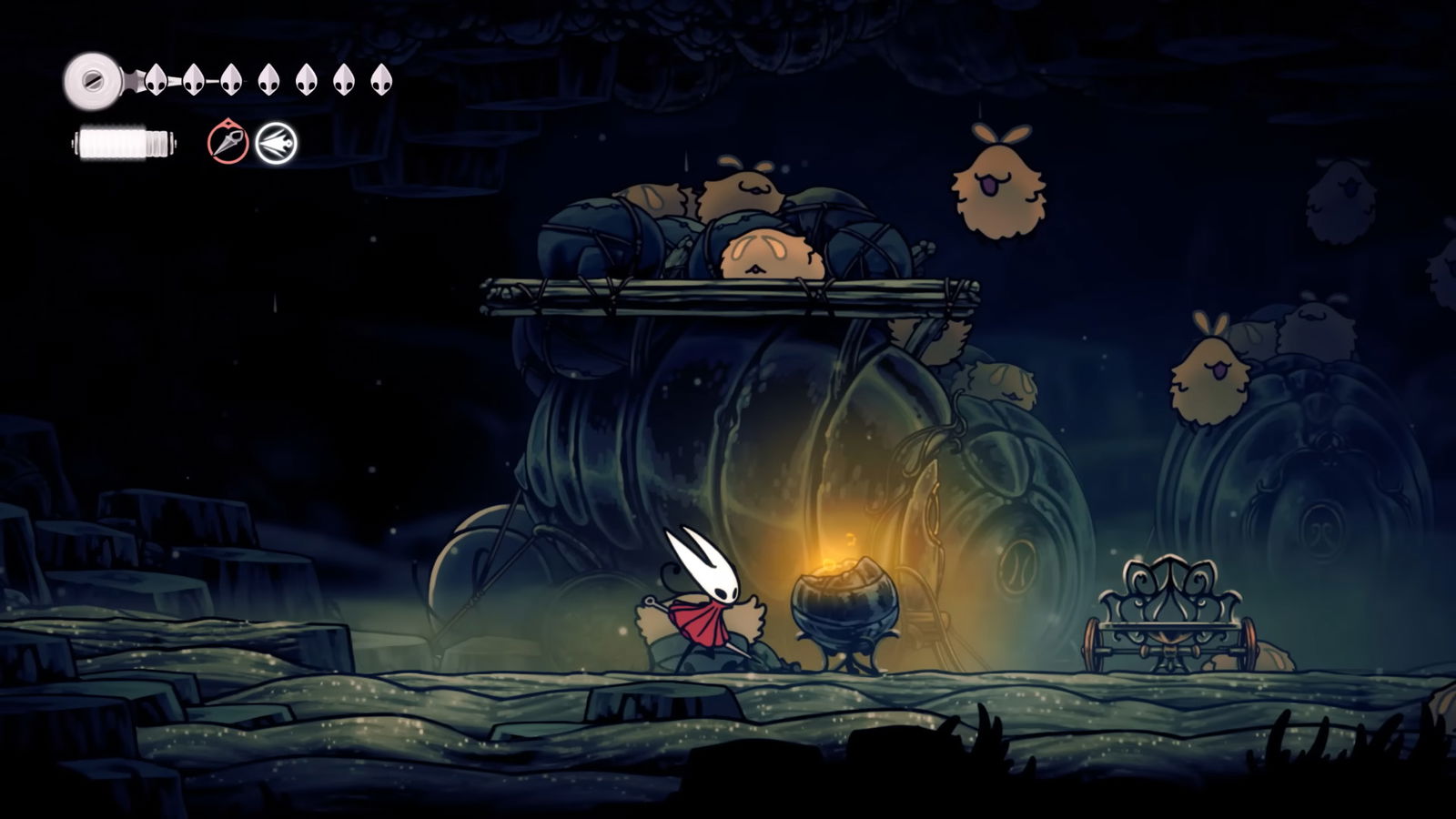
Task: Select the red-ringed throwing dagger tool
Action: pyautogui.click(x=227, y=143)
